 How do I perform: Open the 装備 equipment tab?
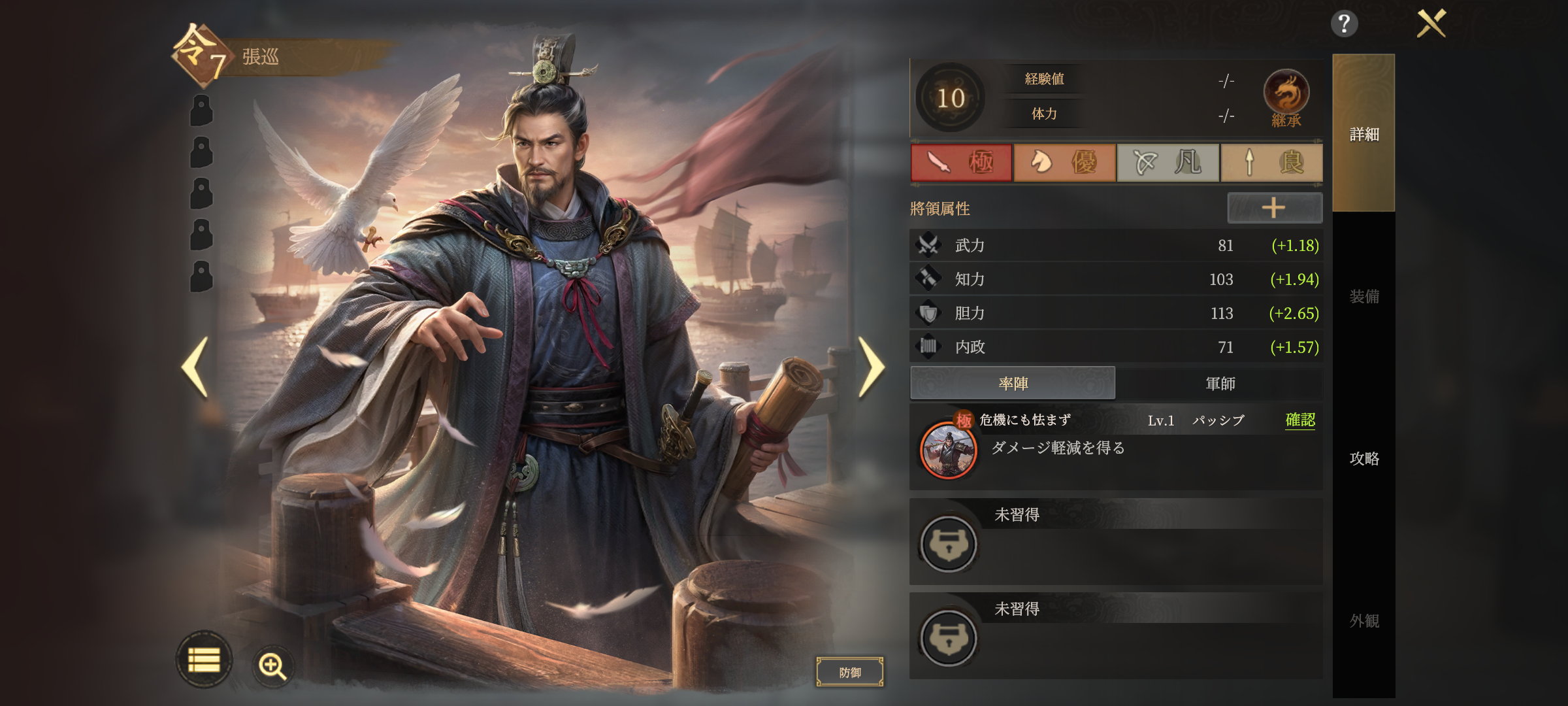click(x=1364, y=296)
